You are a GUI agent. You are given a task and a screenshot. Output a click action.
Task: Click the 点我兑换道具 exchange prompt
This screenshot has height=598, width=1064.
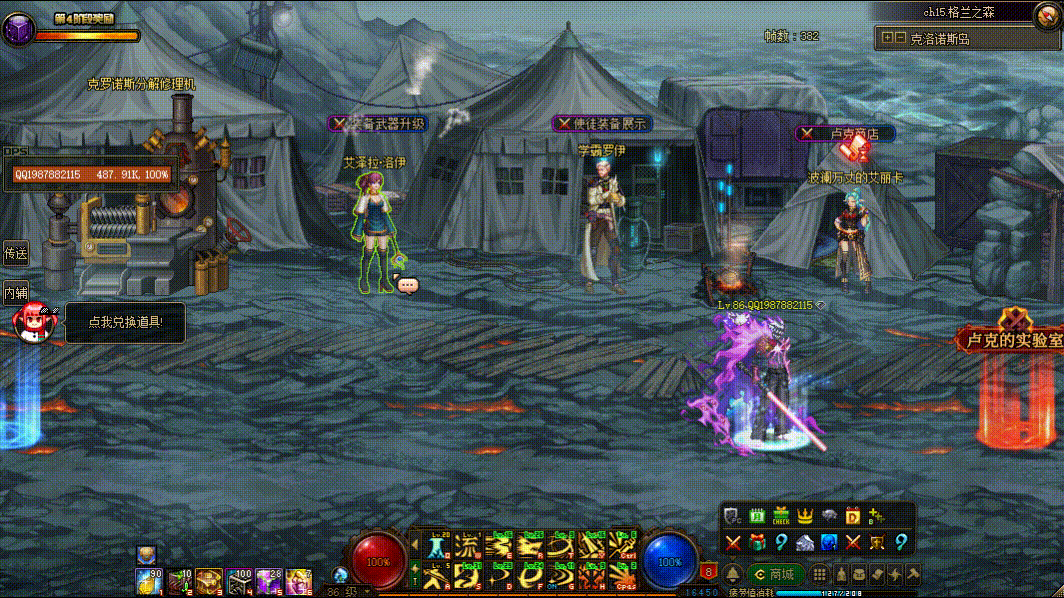tap(123, 322)
